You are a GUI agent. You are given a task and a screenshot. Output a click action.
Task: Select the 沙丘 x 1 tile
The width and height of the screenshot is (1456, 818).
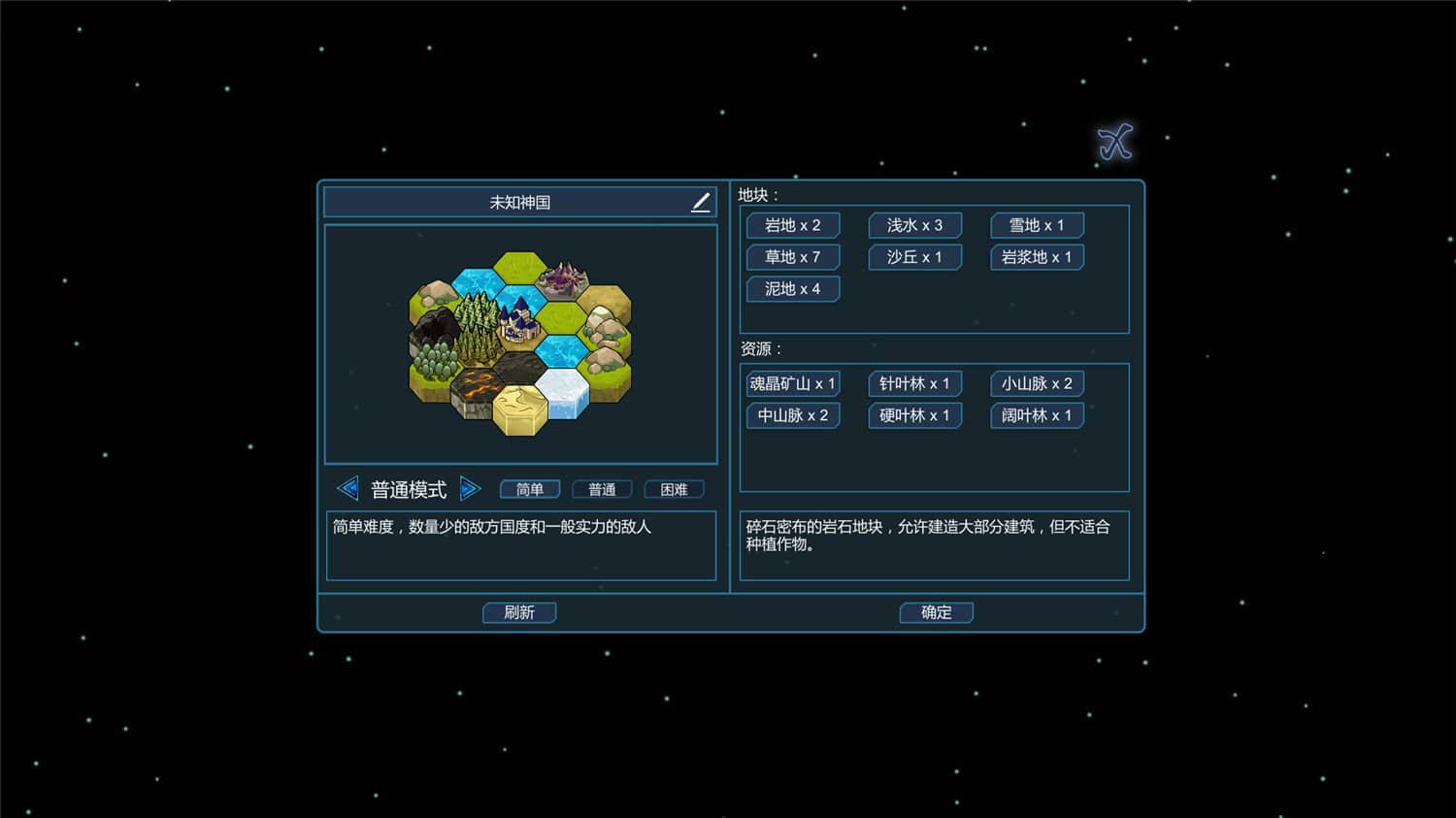[913, 257]
